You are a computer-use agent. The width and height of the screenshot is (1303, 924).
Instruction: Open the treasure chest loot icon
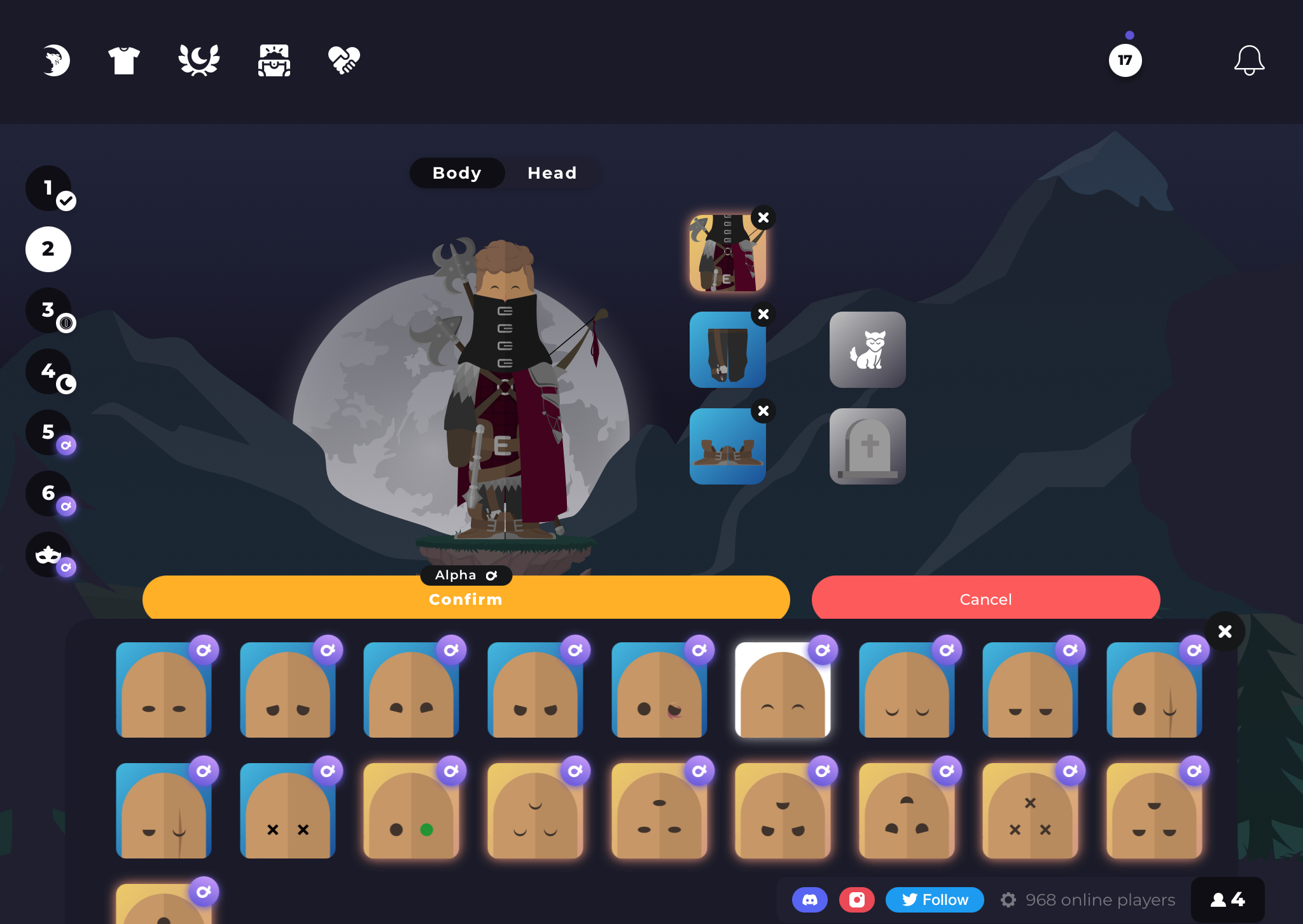[274, 60]
